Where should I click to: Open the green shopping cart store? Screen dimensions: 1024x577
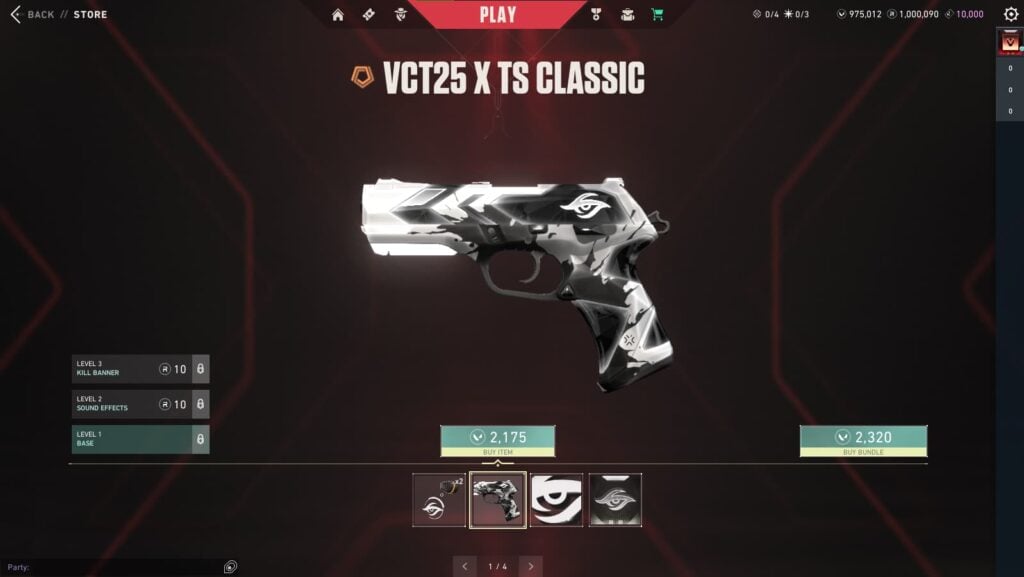click(x=657, y=15)
